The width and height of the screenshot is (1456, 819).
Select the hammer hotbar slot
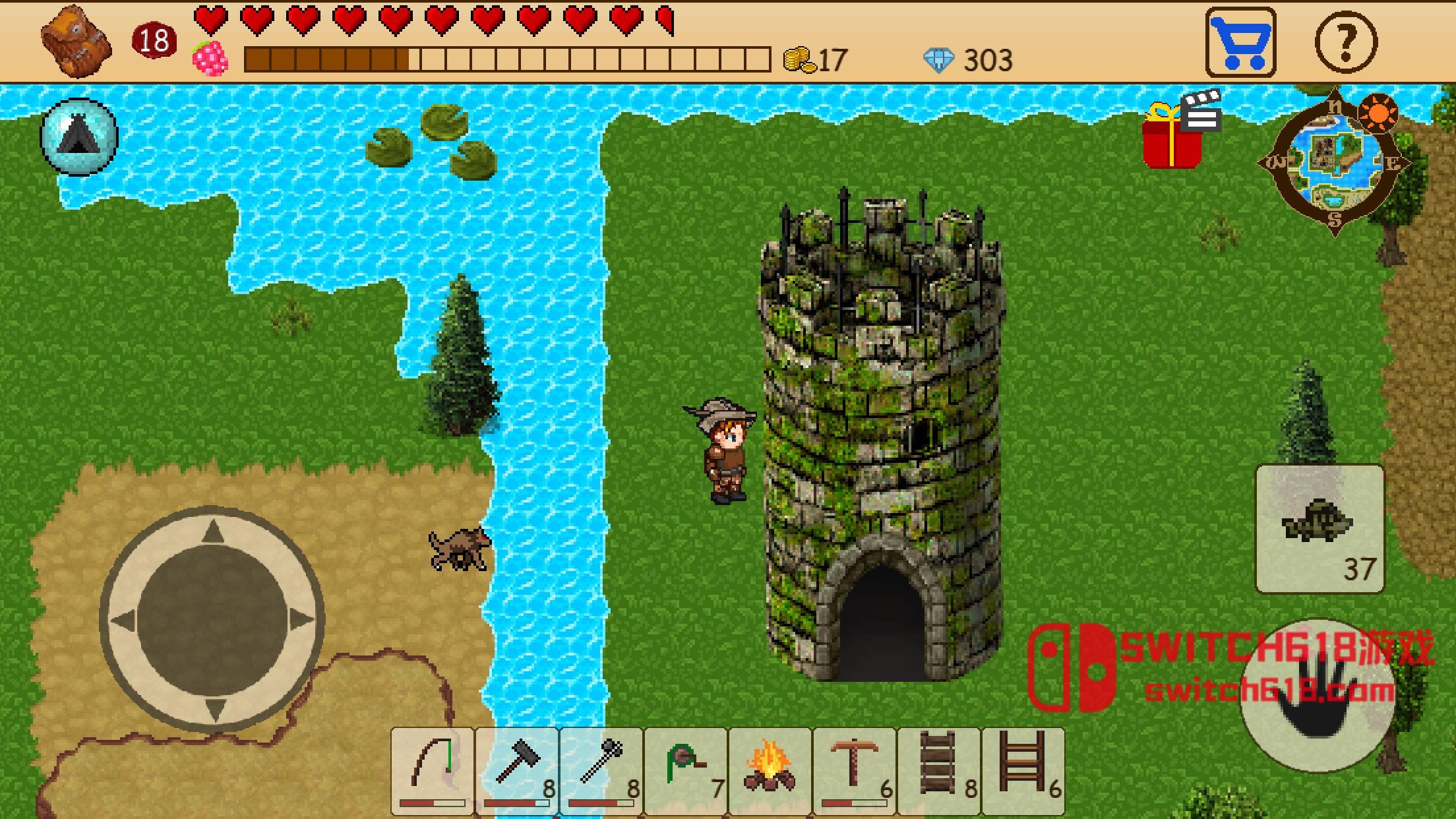tap(517, 769)
